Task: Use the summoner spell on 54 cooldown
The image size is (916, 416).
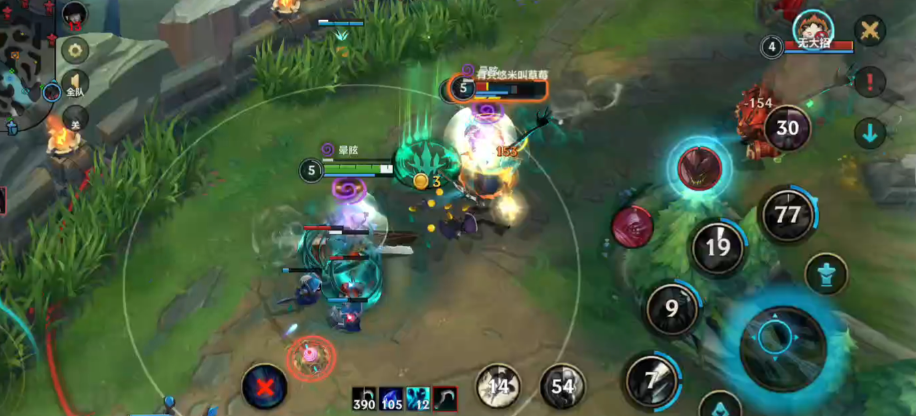Action: (563, 386)
